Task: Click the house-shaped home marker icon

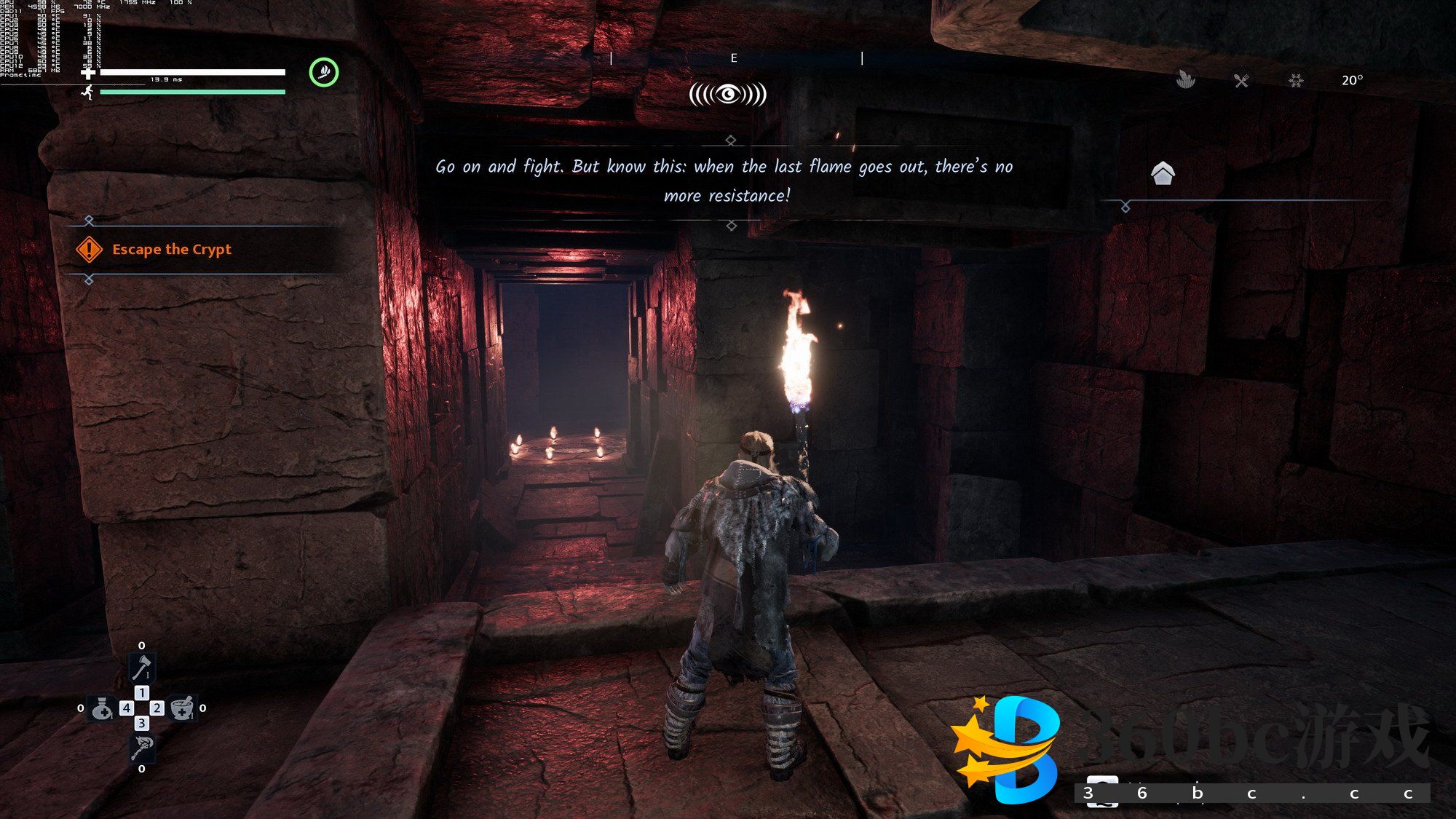Action: pyautogui.click(x=1163, y=173)
